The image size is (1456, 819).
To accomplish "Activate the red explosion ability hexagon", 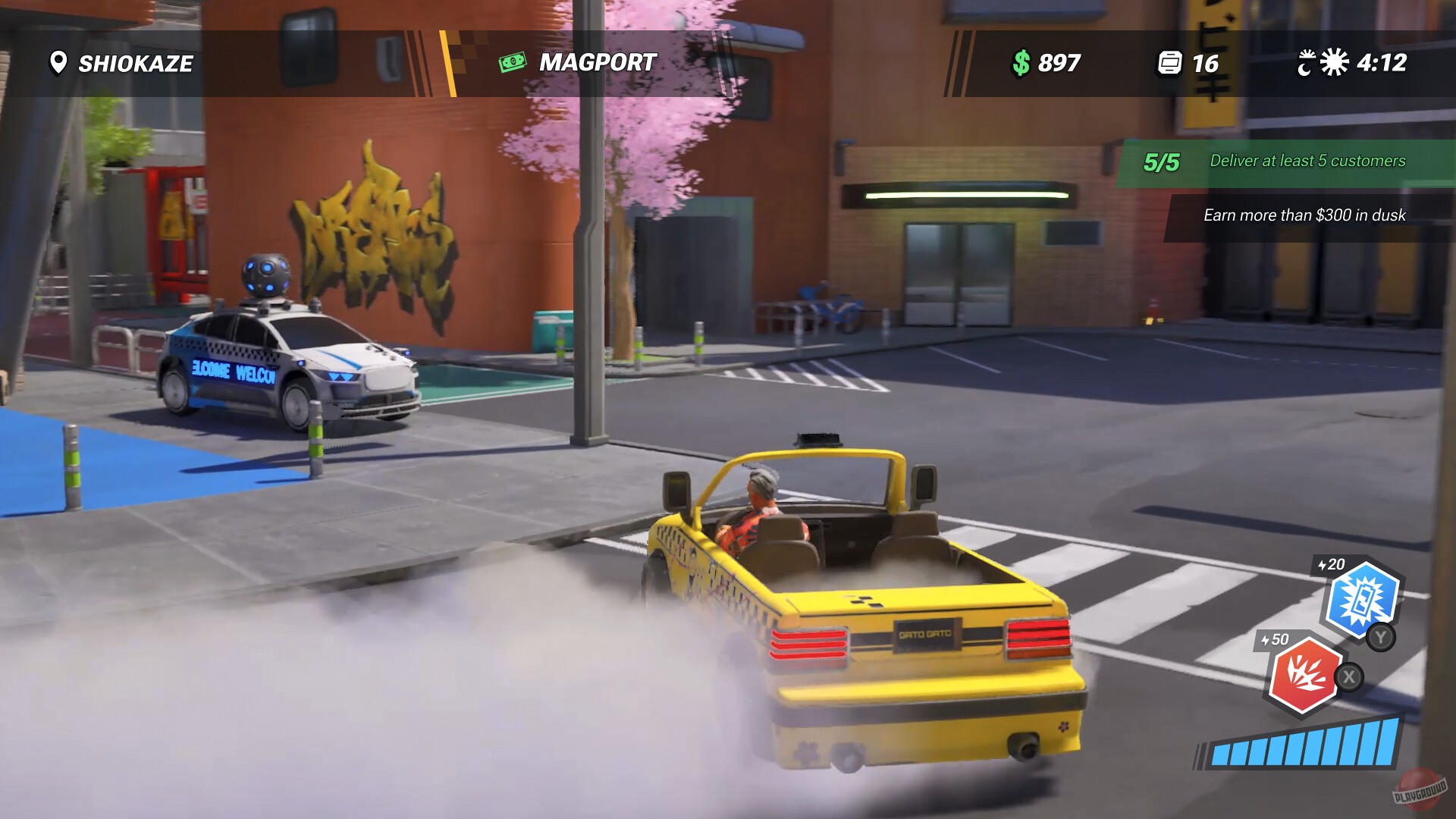I will (x=1306, y=674).
